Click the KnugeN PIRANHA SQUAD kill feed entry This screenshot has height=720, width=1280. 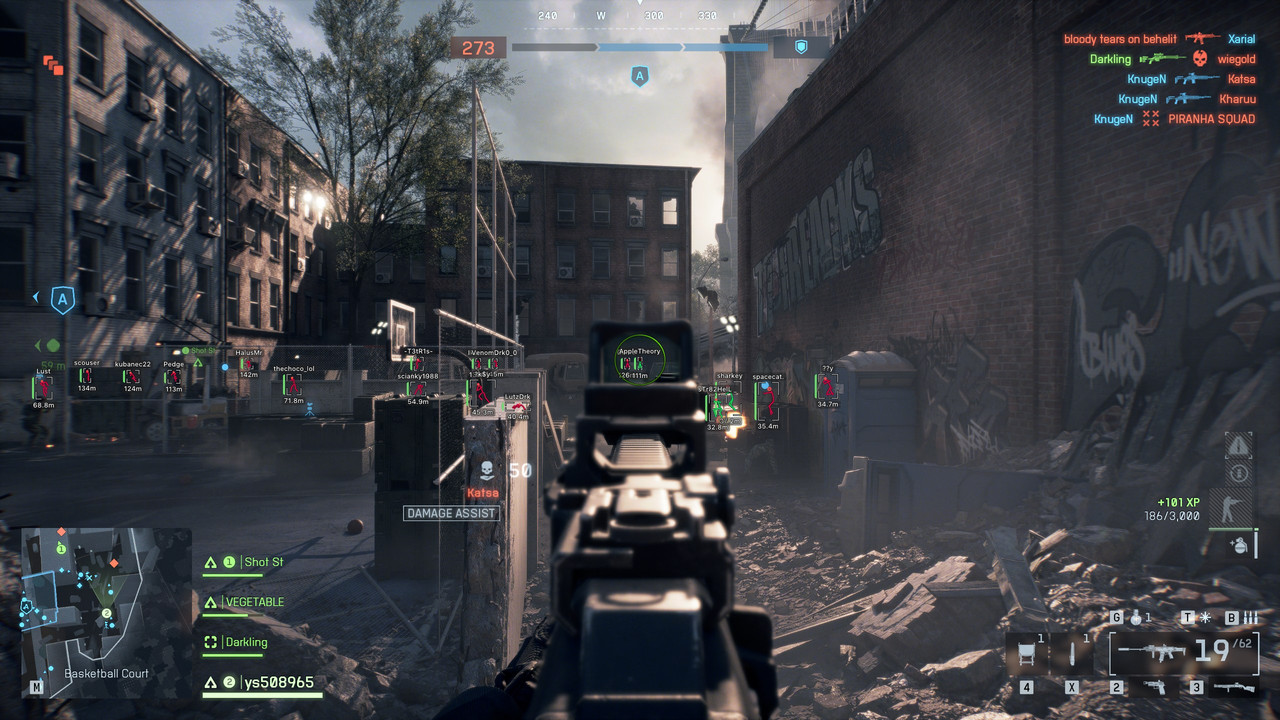click(x=1173, y=119)
